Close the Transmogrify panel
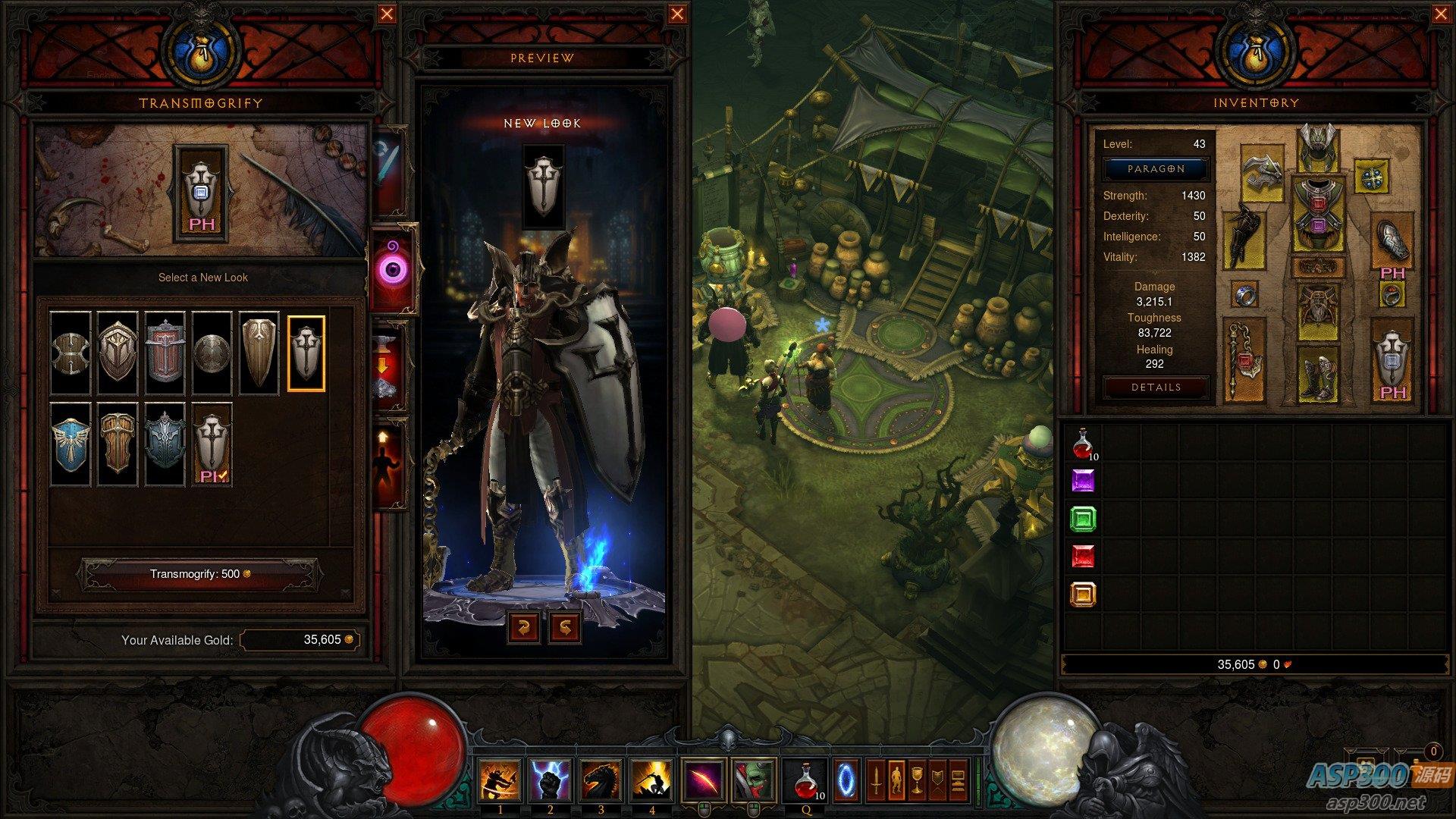This screenshot has height=819, width=1456. [387, 14]
